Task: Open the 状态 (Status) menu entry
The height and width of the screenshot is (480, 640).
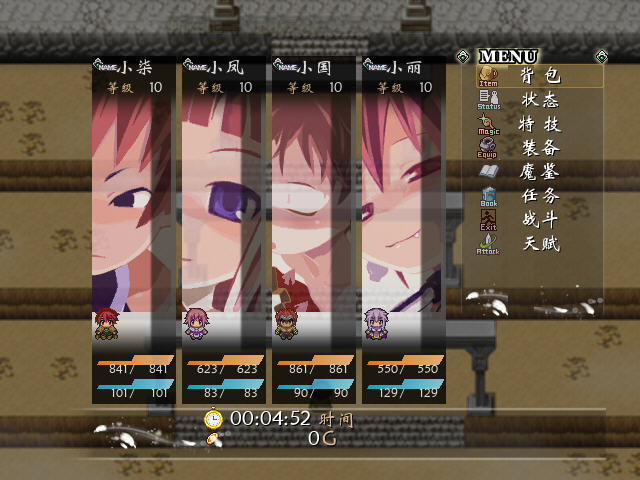Action: [540, 100]
